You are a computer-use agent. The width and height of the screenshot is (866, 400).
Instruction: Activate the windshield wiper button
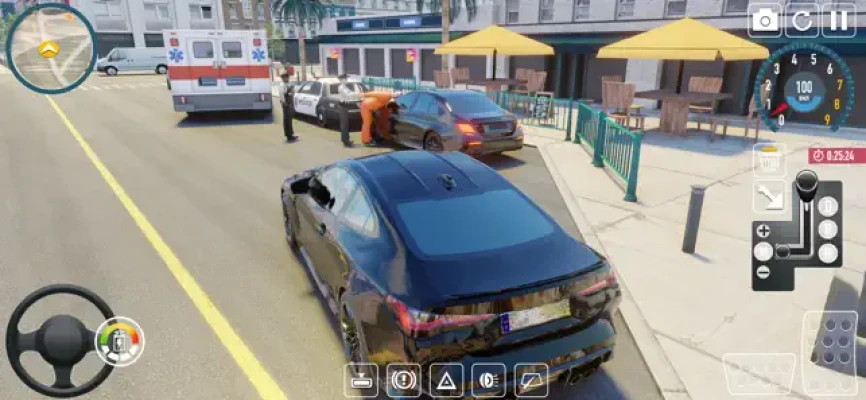[531, 380]
